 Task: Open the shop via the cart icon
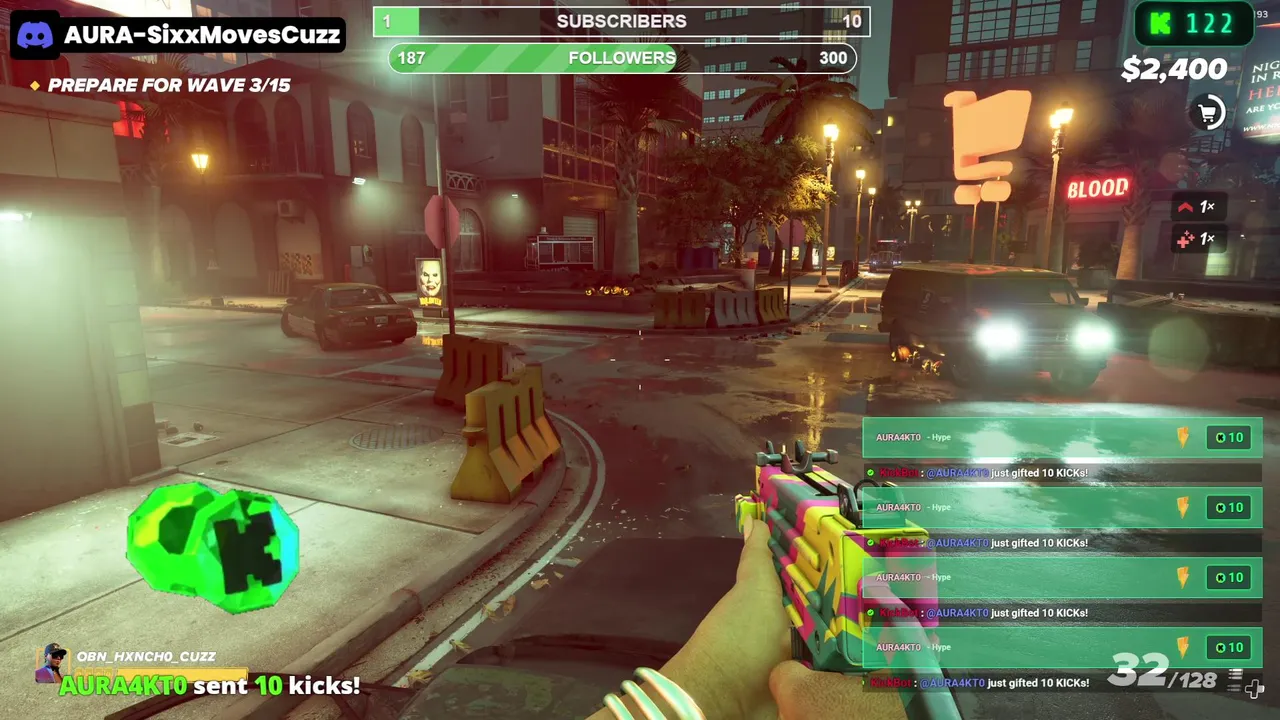(x=1208, y=114)
